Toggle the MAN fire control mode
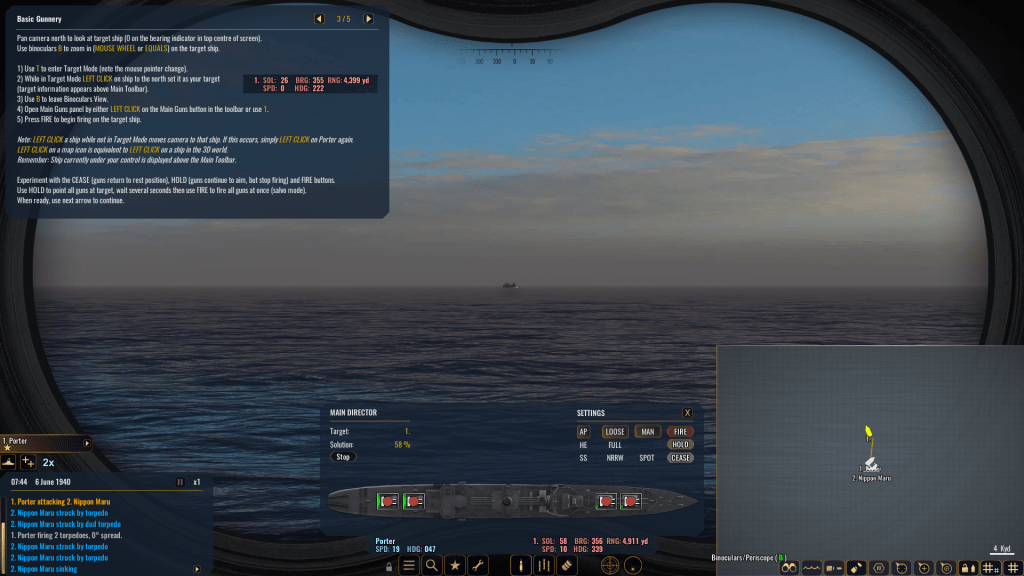This screenshot has width=1024, height=576. (x=647, y=431)
